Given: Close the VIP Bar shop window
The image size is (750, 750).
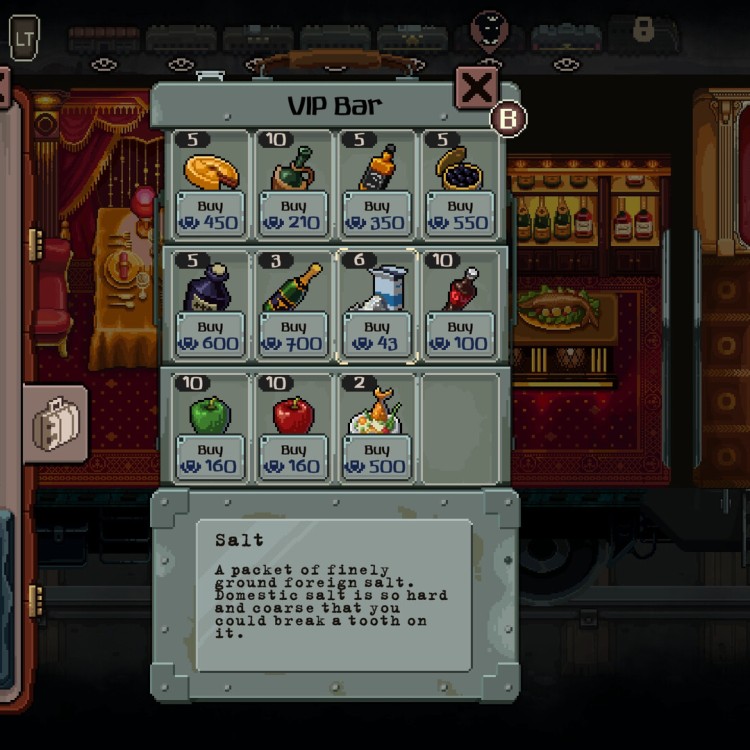Looking at the screenshot, I should (477, 88).
